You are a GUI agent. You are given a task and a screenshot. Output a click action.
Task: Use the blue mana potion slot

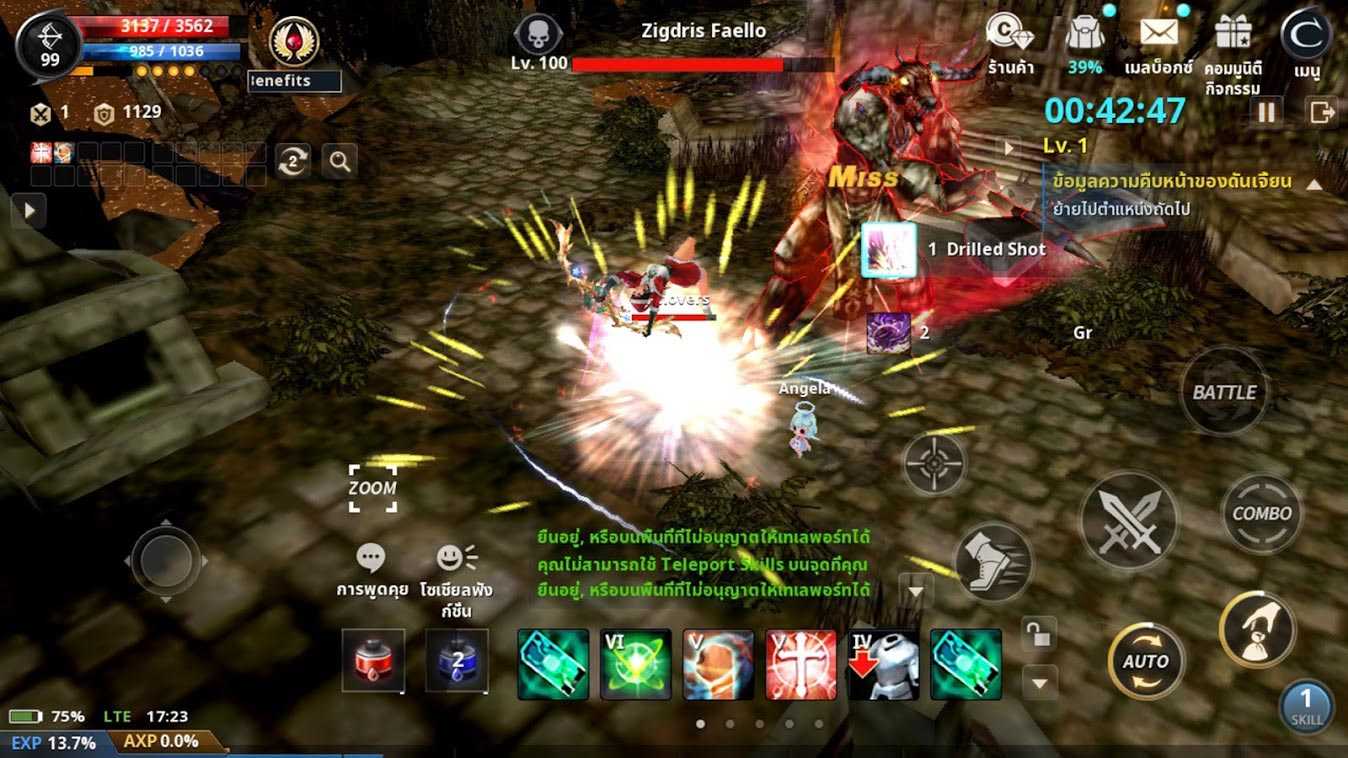click(457, 661)
